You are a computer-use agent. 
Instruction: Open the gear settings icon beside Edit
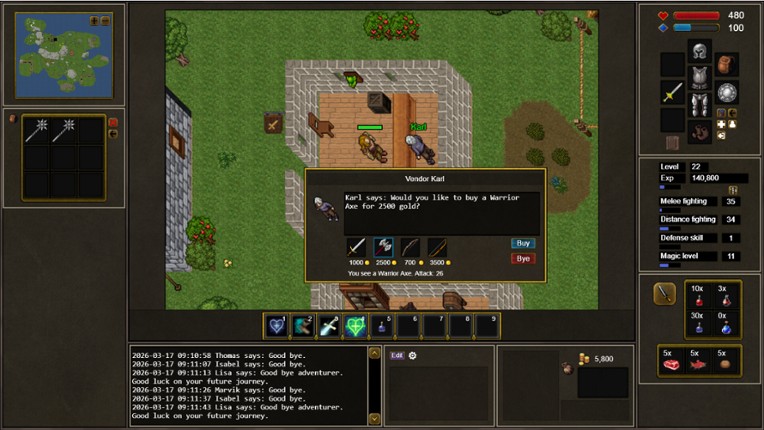point(412,355)
